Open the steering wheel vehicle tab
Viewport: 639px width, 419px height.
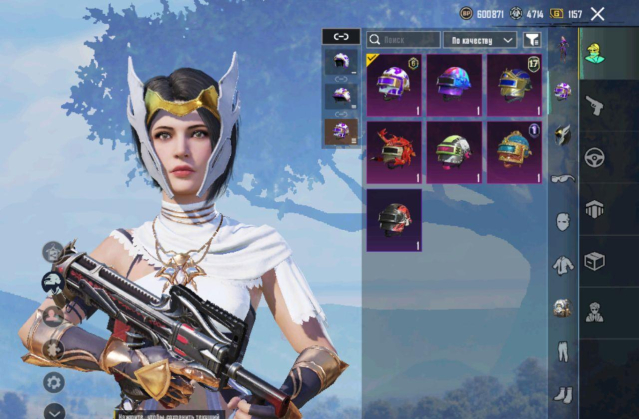pyautogui.click(x=592, y=157)
